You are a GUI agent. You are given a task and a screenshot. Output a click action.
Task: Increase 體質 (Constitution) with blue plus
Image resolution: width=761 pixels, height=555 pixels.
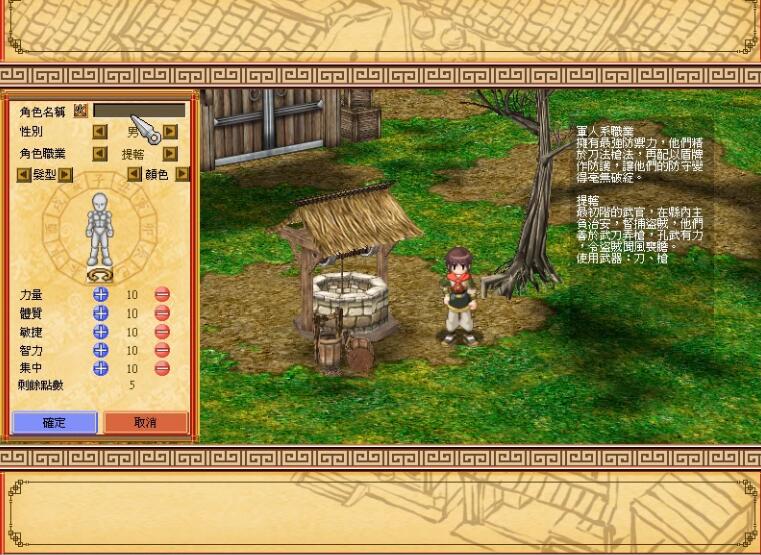point(100,313)
